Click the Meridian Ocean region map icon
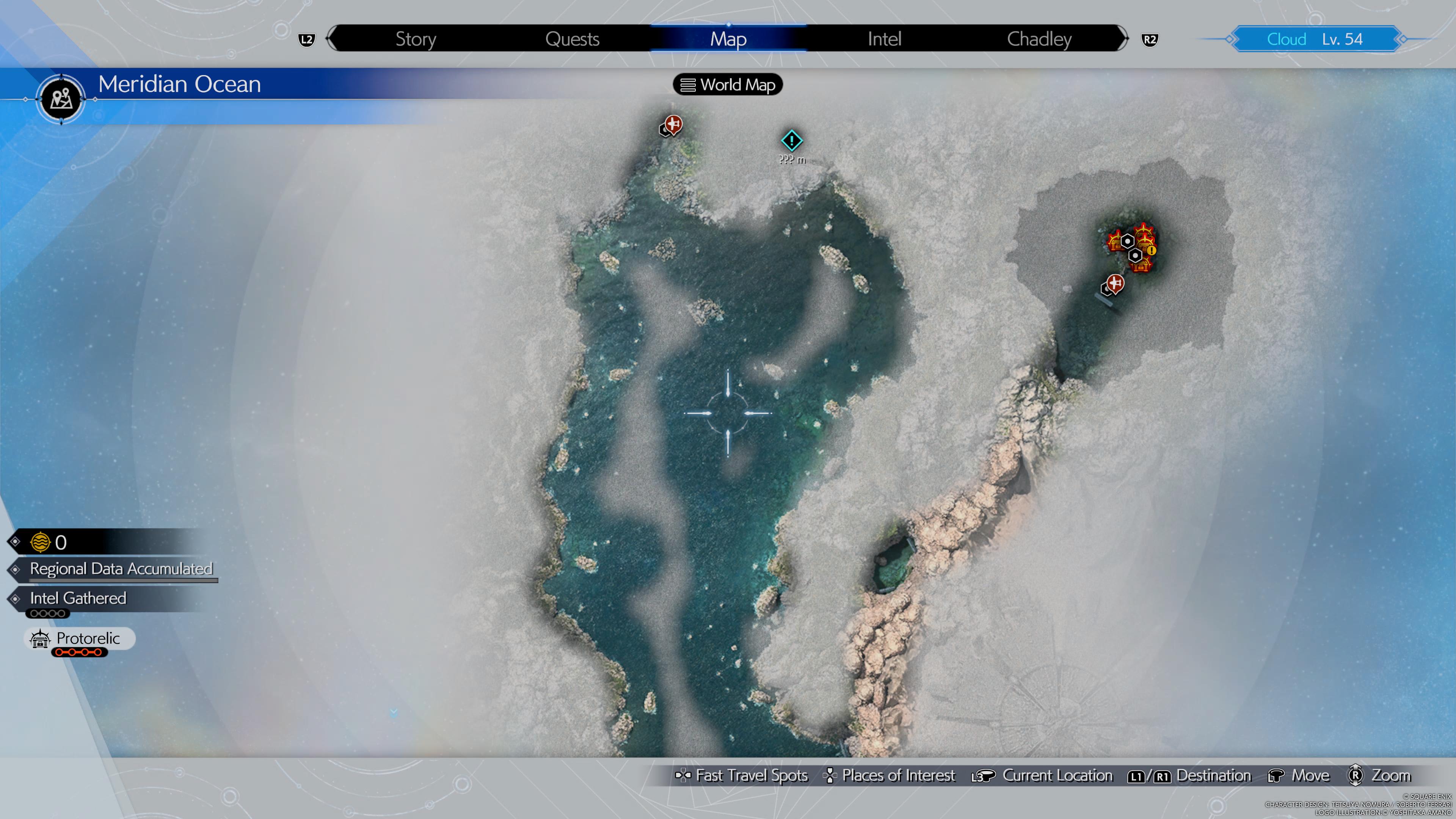This screenshot has height=819, width=1456. click(x=61, y=99)
